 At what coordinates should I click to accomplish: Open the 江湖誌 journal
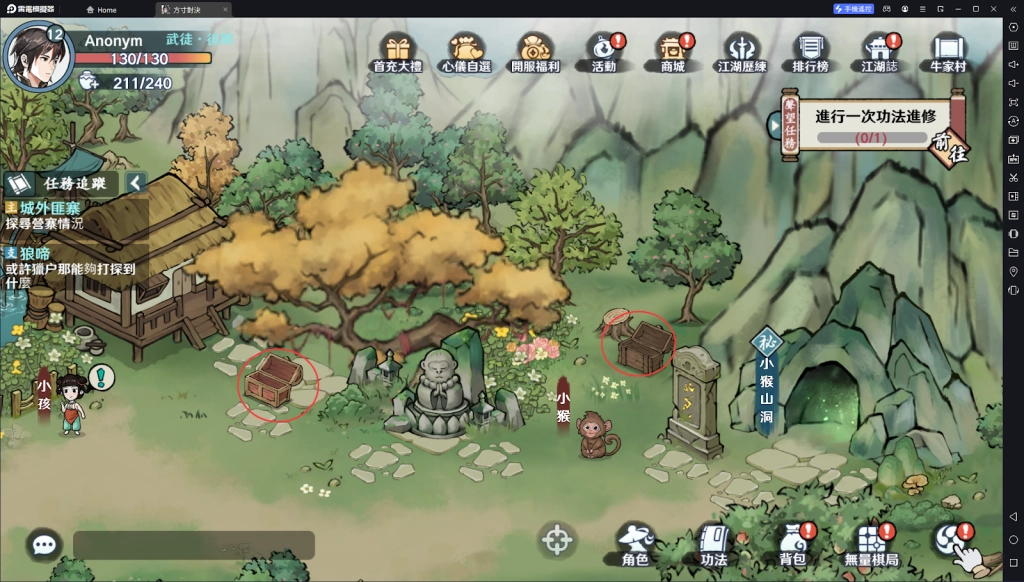(x=880, y=51)
